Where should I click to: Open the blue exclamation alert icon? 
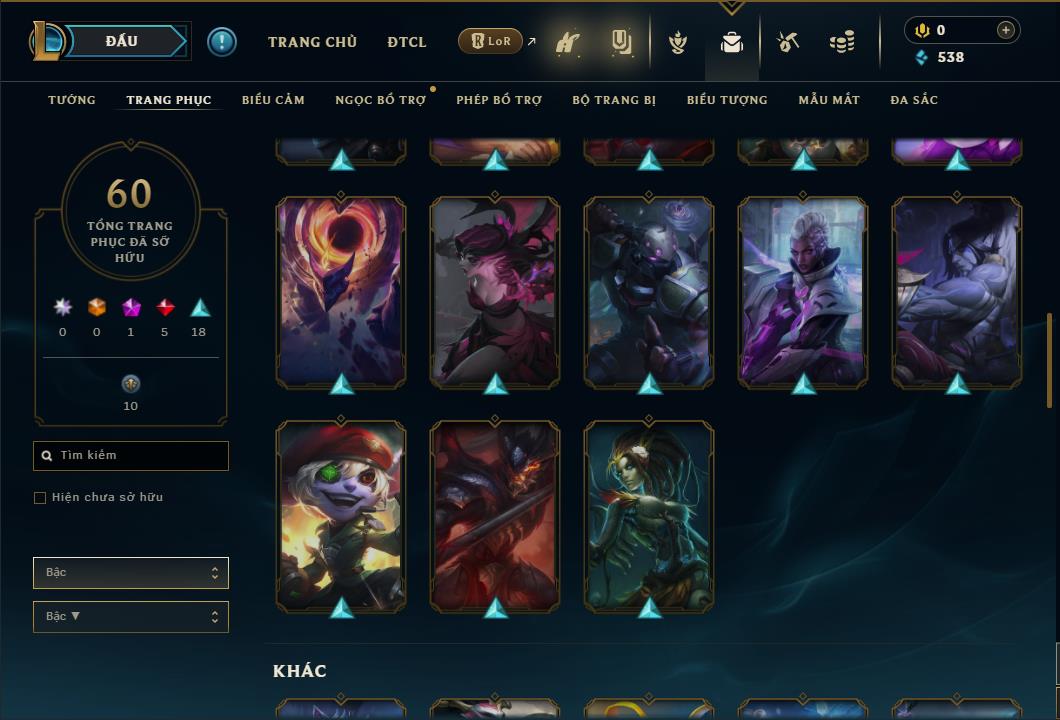pyautogui.click(x=222, y=42)
